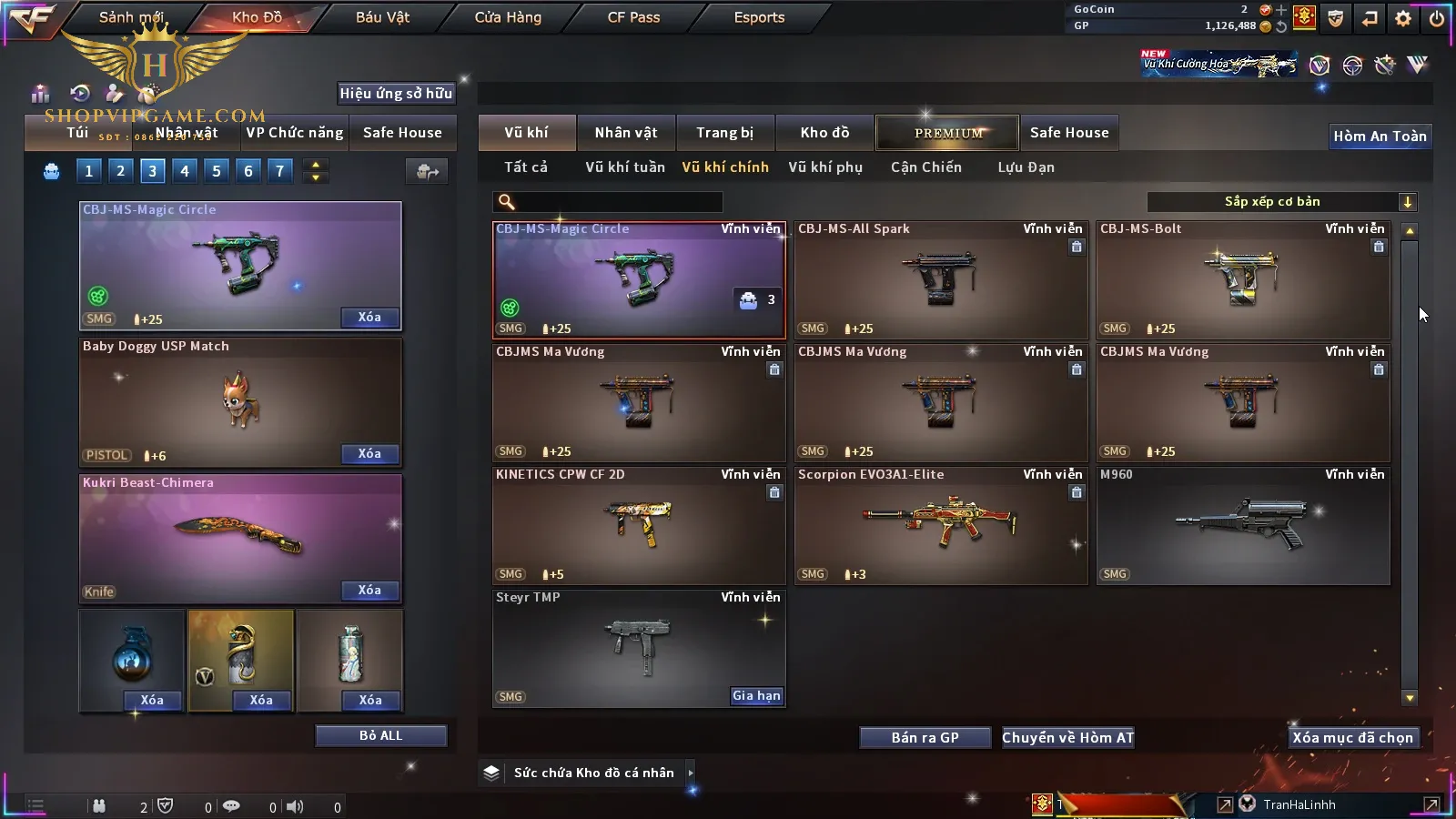Image resolution: width=1456 pixels, height=819 pixels.
Task: Remove the Kukri Beast-Chimera knife with Xóa
Action: [369, 591]
